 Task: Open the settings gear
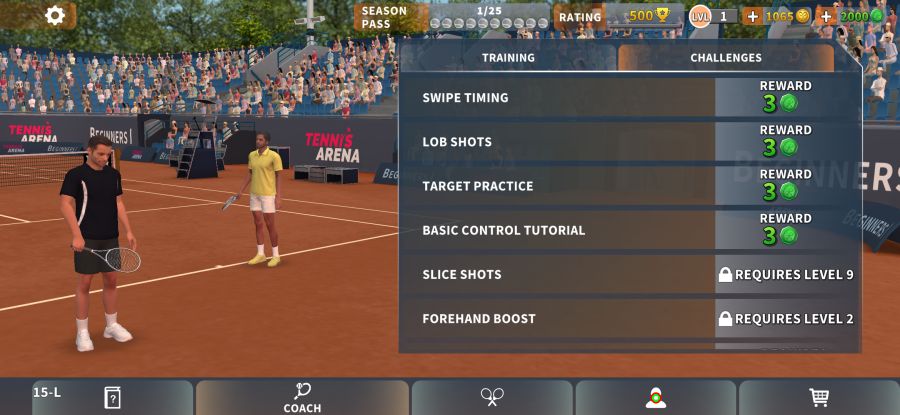55,15
